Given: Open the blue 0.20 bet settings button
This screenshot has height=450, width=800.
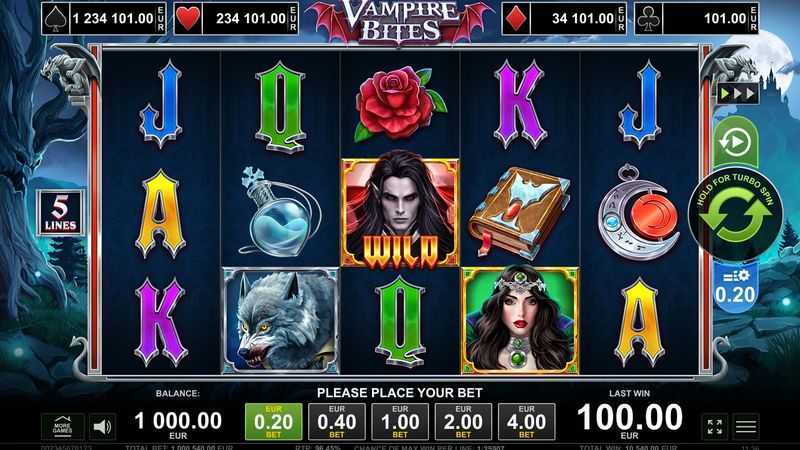Looking at the screenshot, I should point(735,286).
